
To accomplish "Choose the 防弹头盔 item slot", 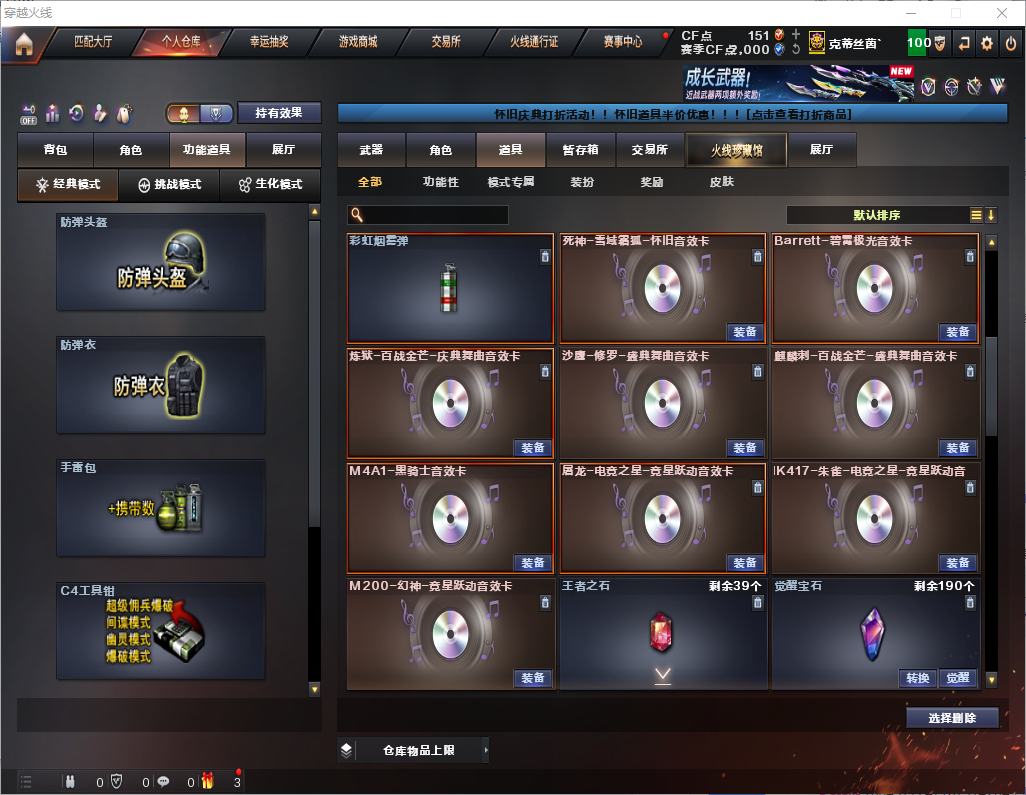I will [x=161, y=261].
